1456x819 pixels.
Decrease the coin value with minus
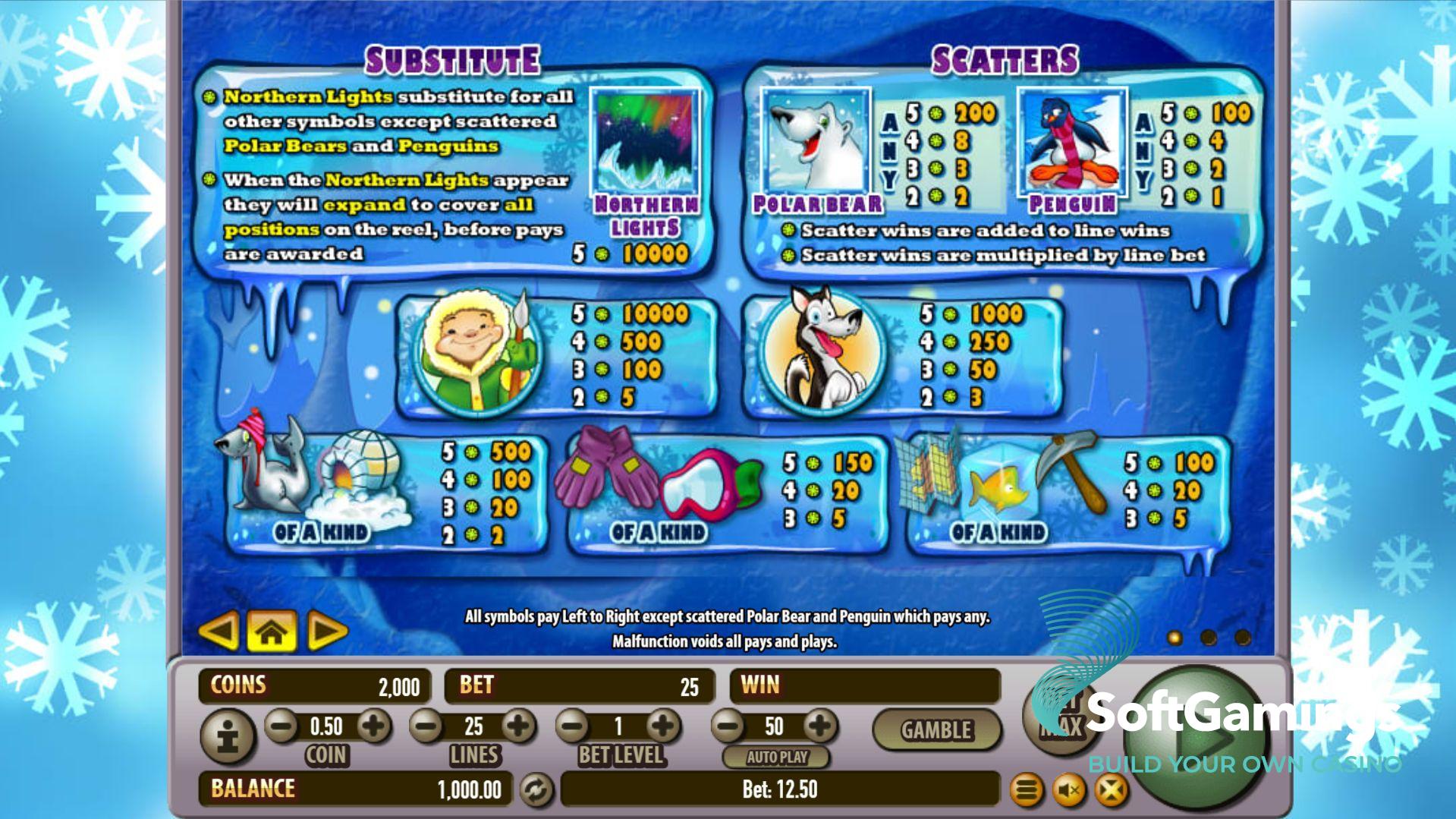click(x=281, y=726)
